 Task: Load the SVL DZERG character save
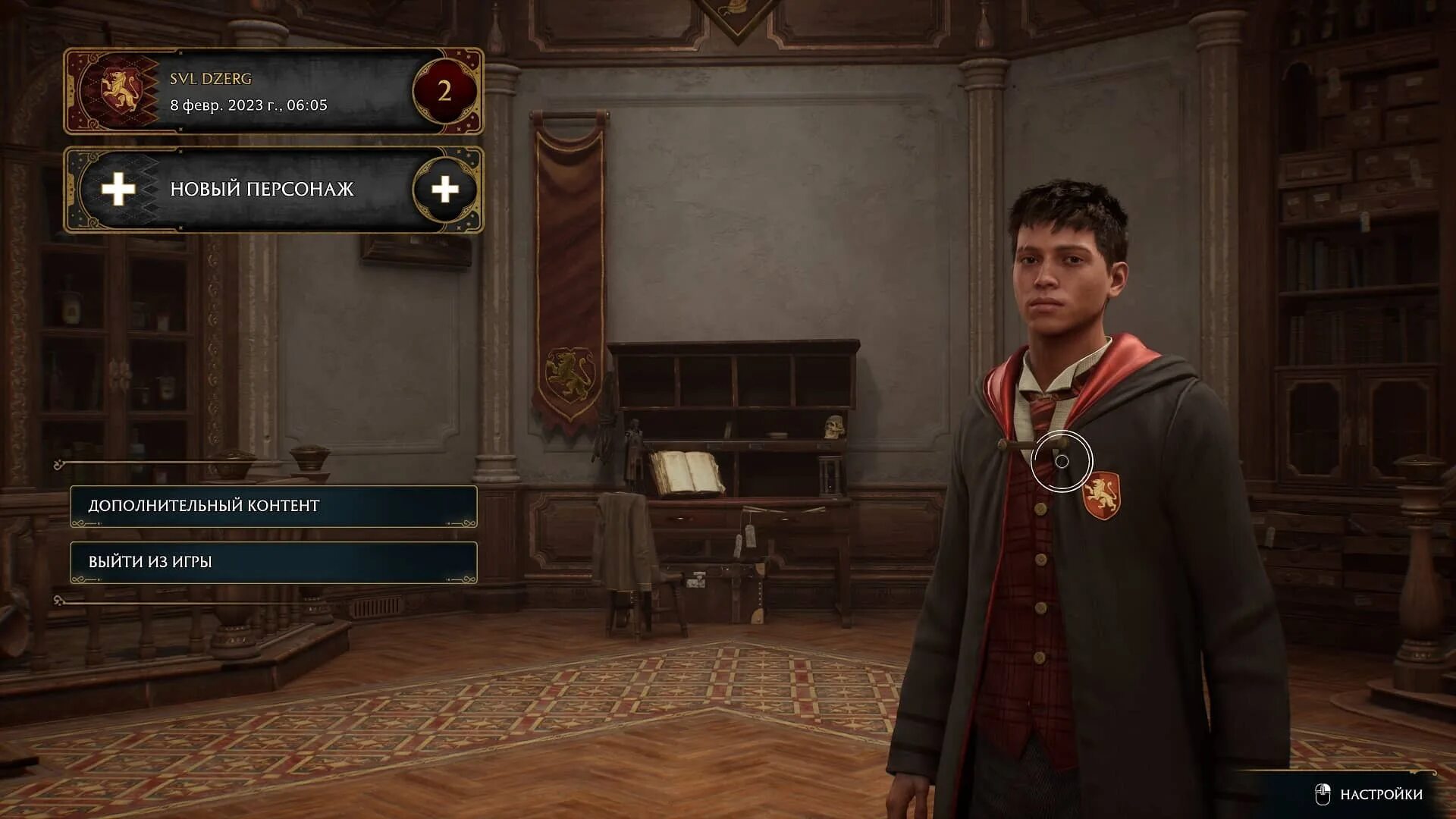pyautogui.click(x=273, y=92)
